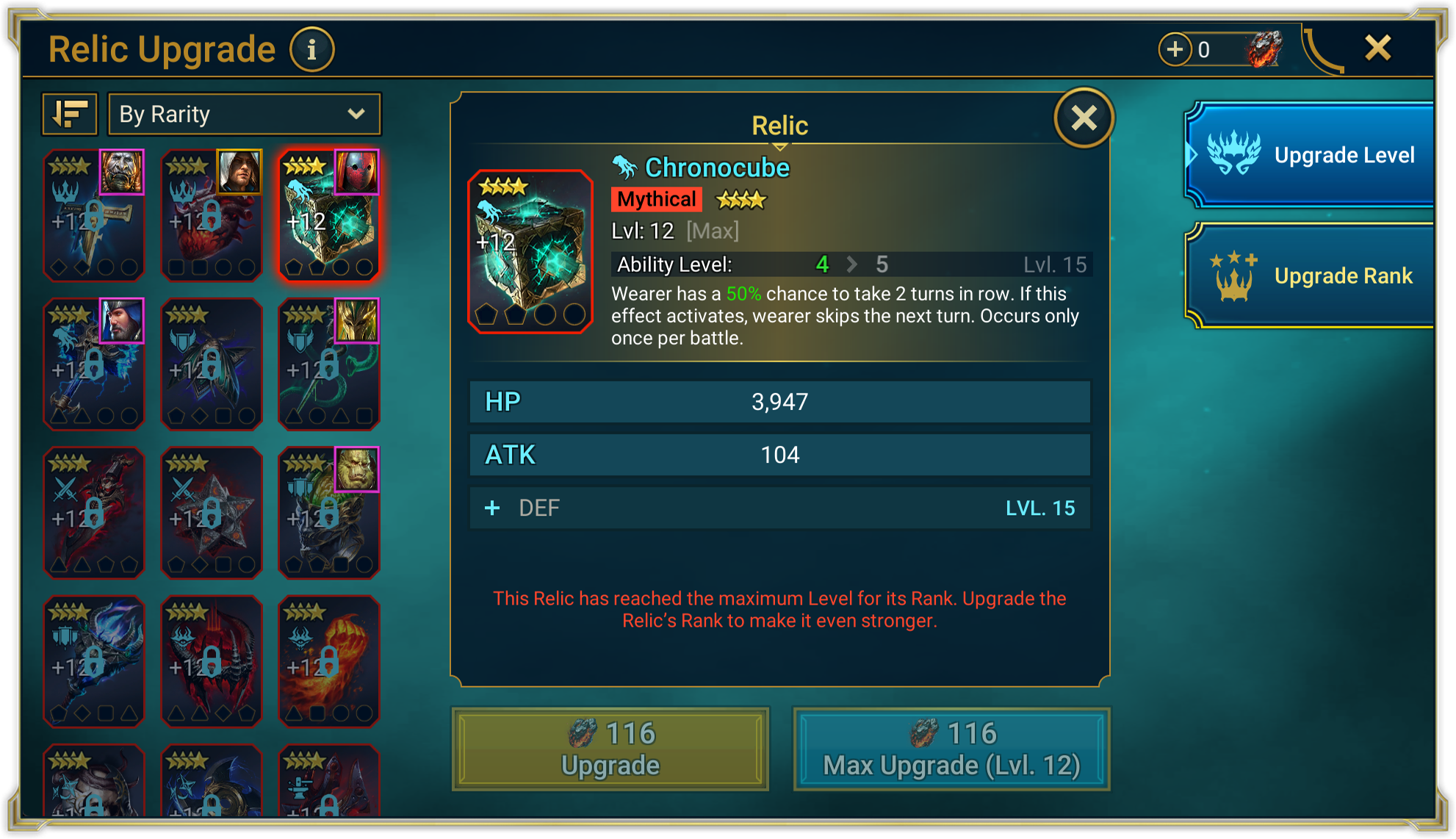
Task: Switch to the Upgrade Rank tab
Action: tap(1311, 276)
